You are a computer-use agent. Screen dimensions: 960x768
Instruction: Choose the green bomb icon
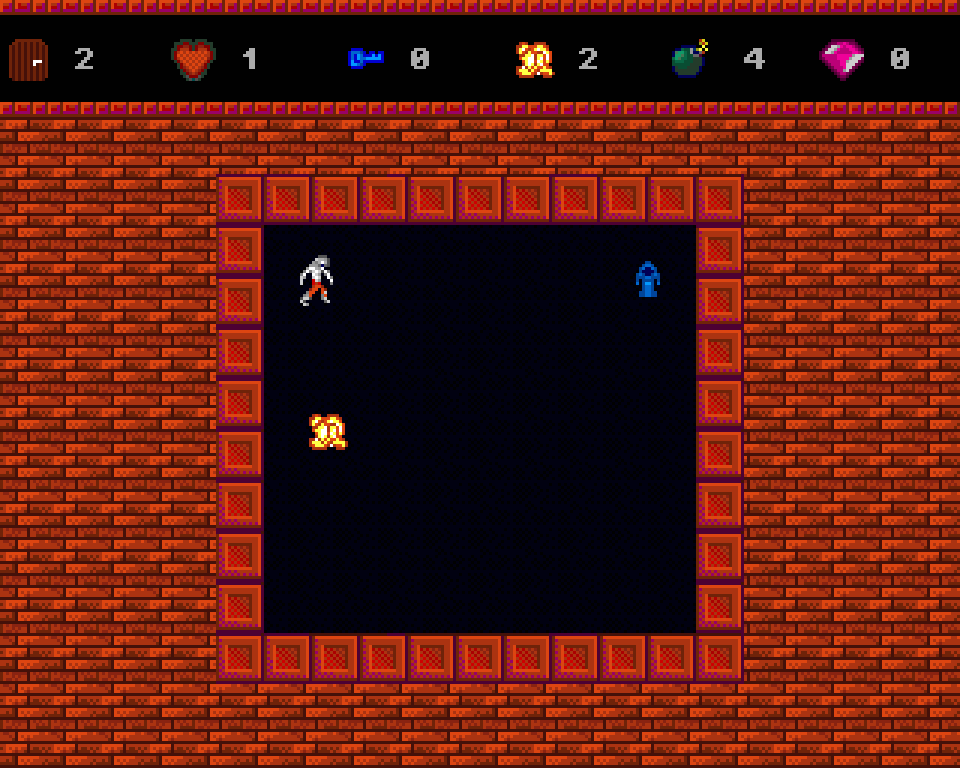point(688,59)
